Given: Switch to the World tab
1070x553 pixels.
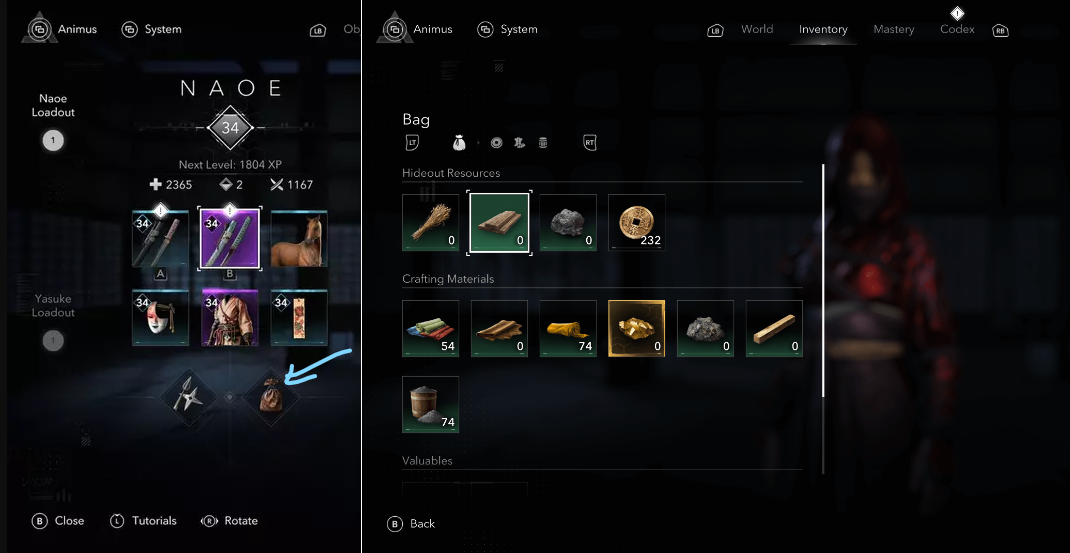Looking at the screenshot, I should click(x=757, y=30).
